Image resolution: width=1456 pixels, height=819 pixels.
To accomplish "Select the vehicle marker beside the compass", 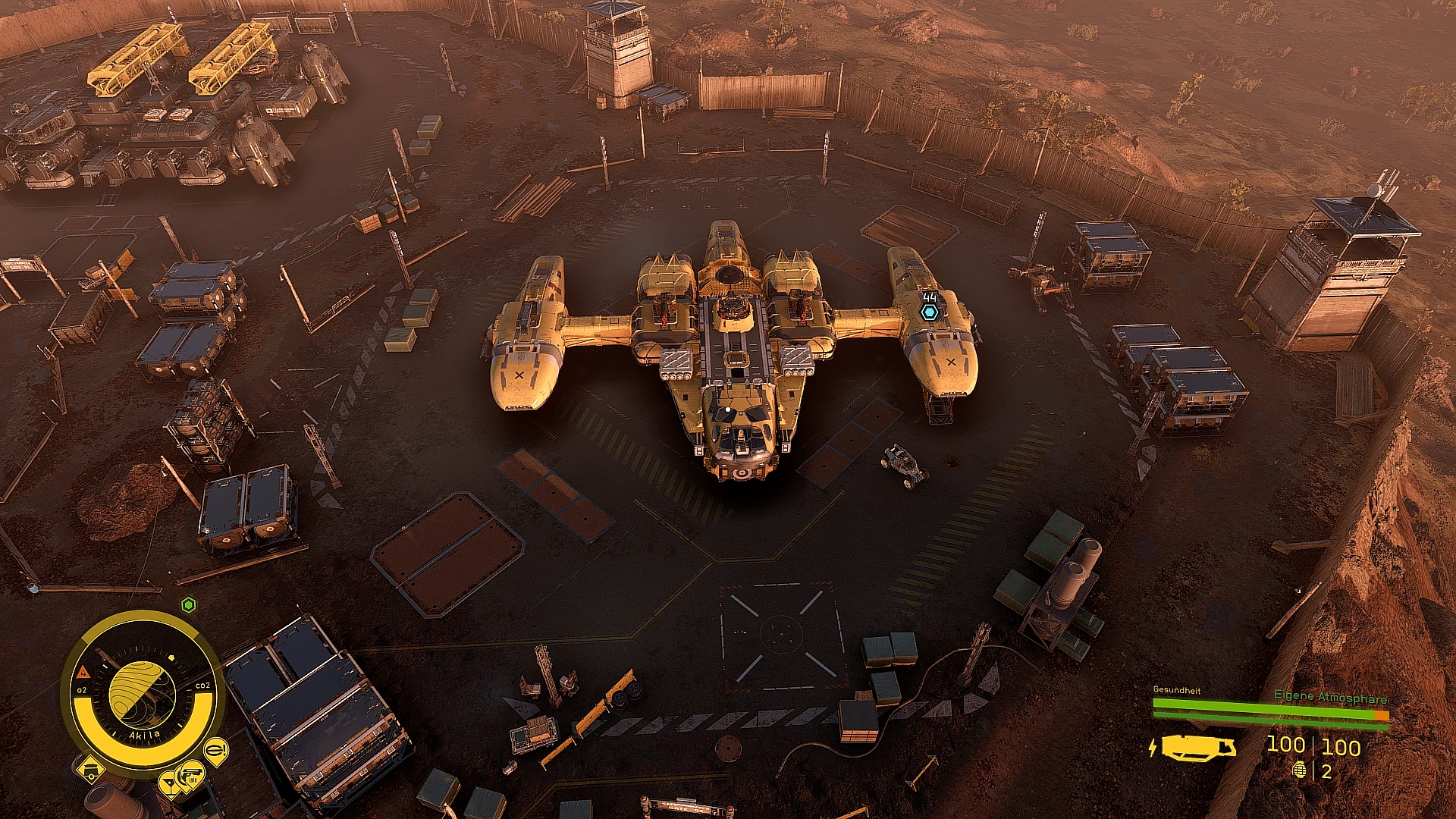I will coord(92,770).
